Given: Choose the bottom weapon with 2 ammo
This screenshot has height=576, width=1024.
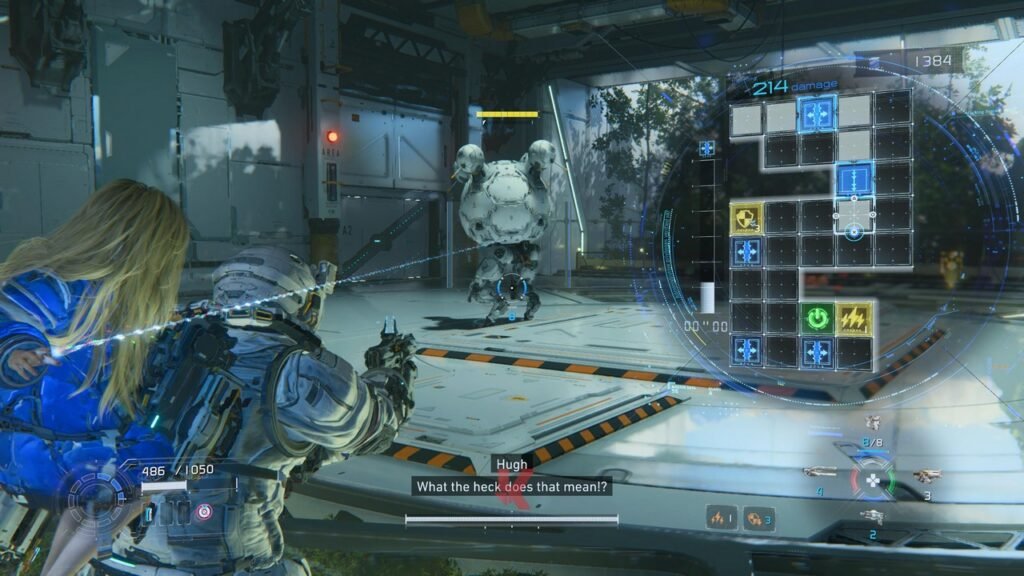Looking at the screenshot, I should click(x=873, y=515).
